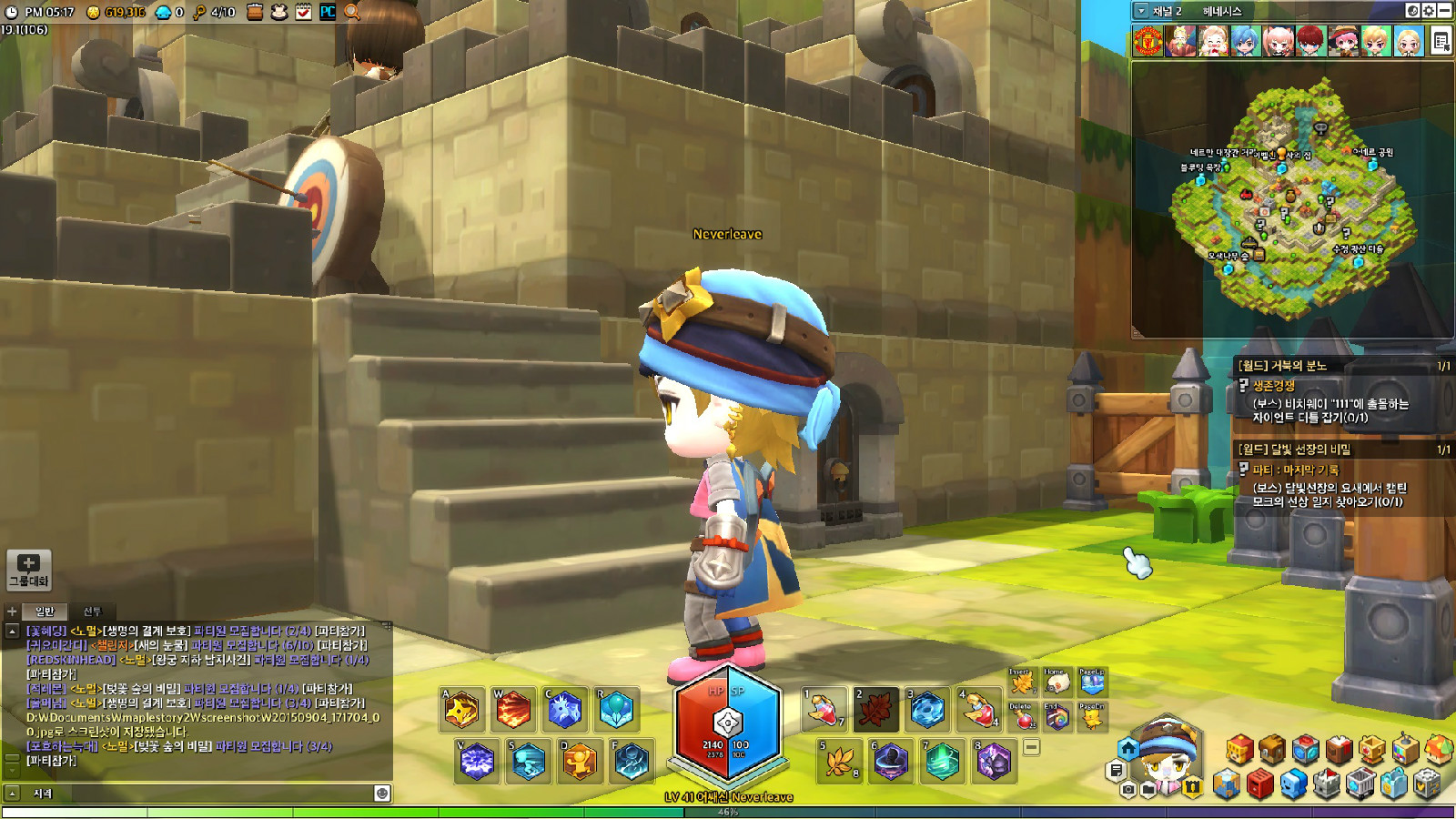The height and width of the screenshot is (819, 1456).
Task: Collapse the quick slot bar minus button
Action: click(1031, 747)
